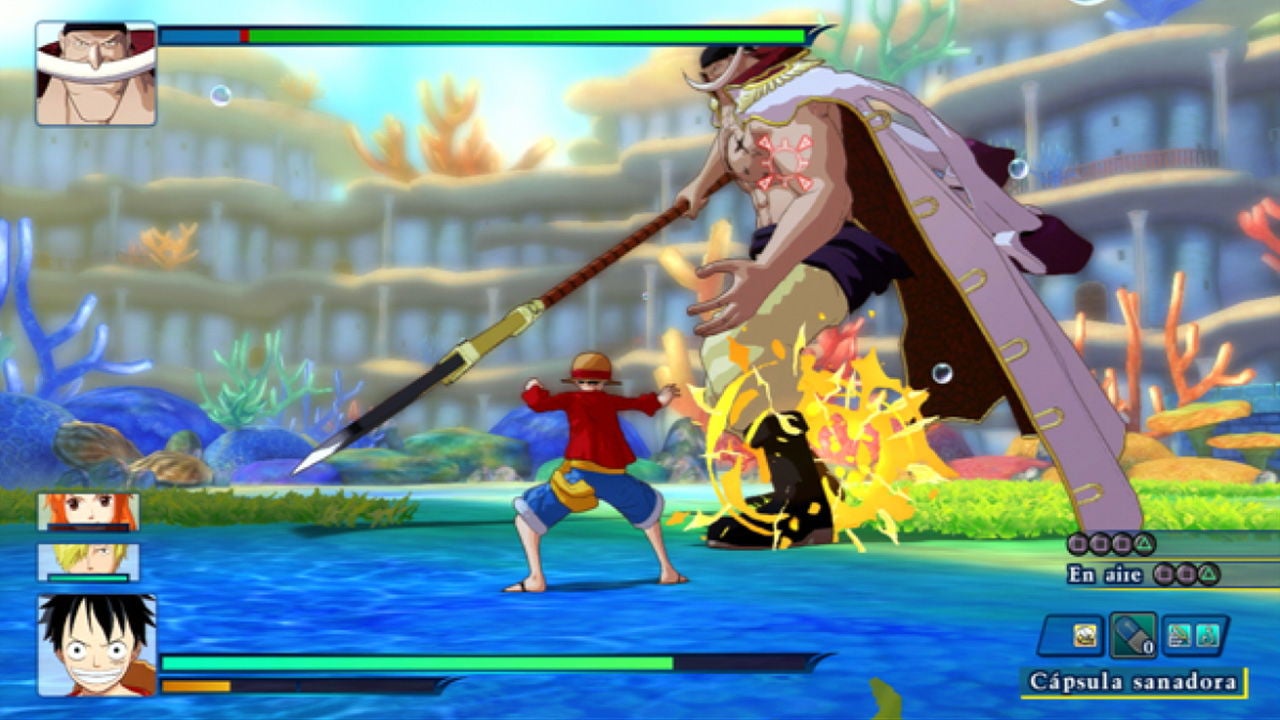Select the rightmost bag item icon

click(1207, 636)
